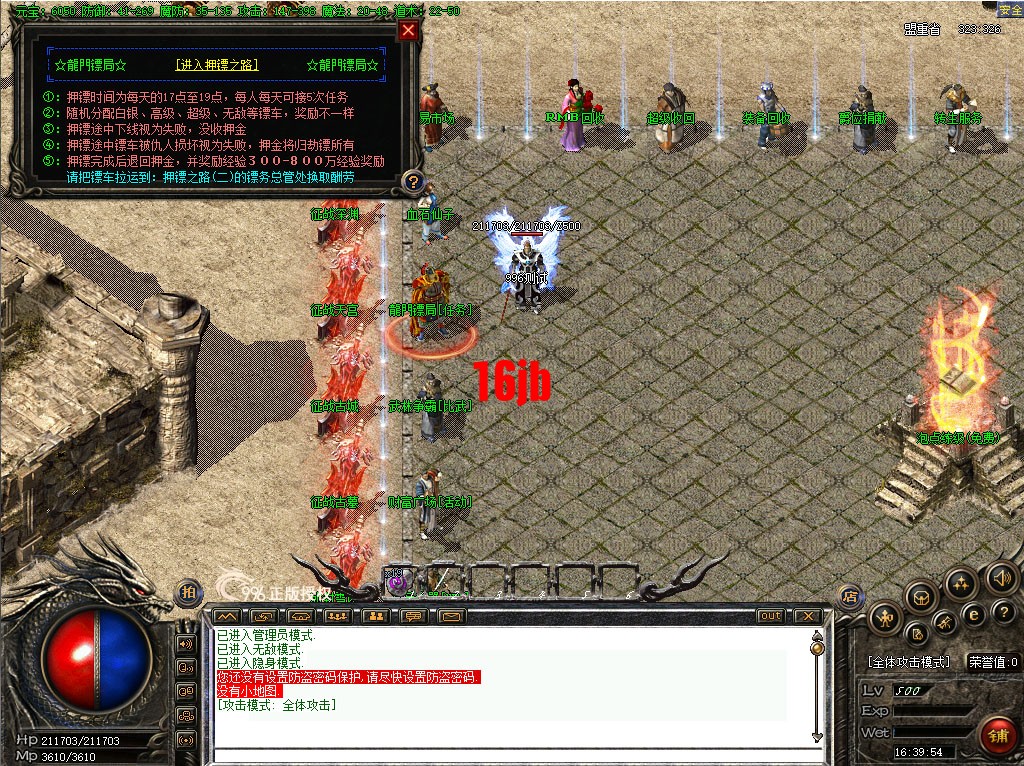
Task: Open the skills icon with four stars
Action: [x=961, y=582]
